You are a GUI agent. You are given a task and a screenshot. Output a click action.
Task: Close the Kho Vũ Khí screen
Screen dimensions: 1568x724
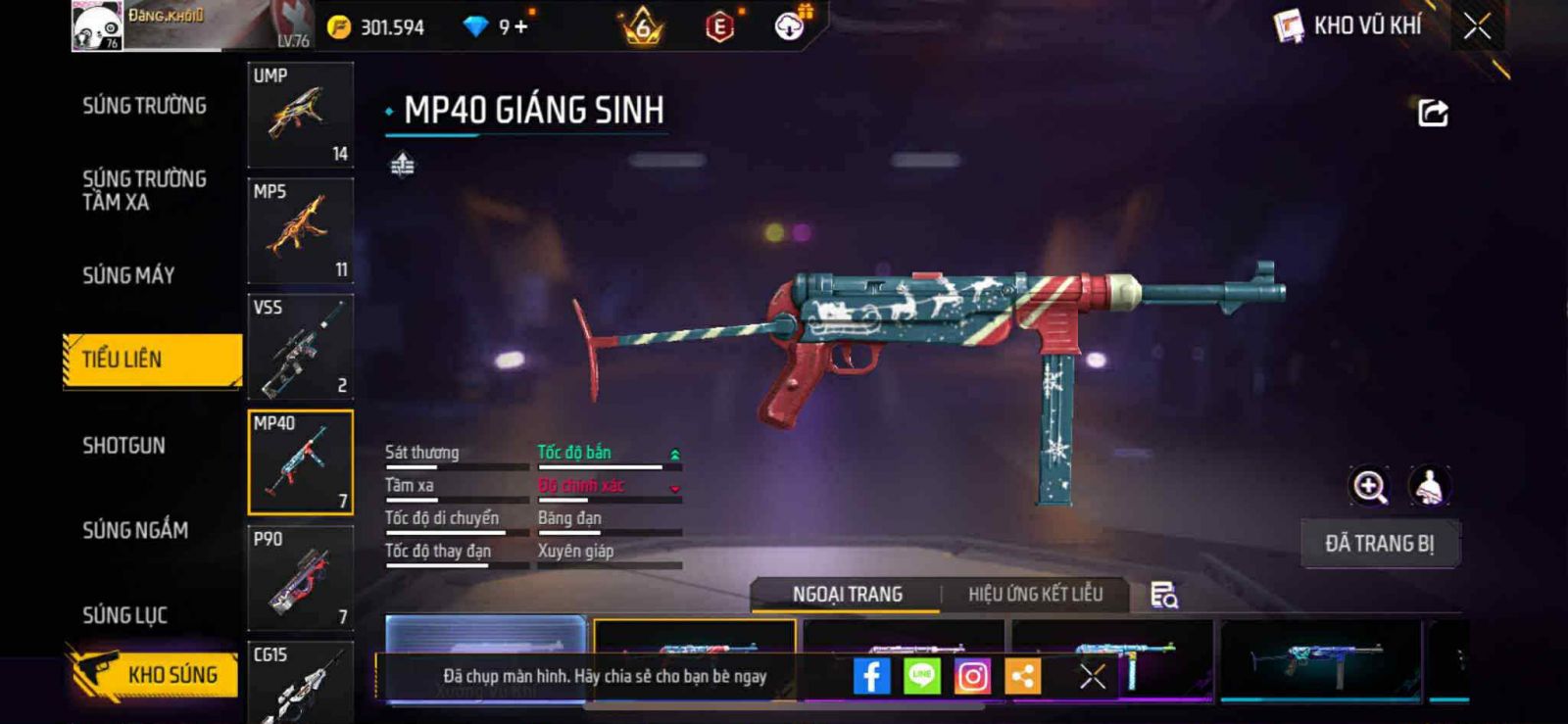1477,26
